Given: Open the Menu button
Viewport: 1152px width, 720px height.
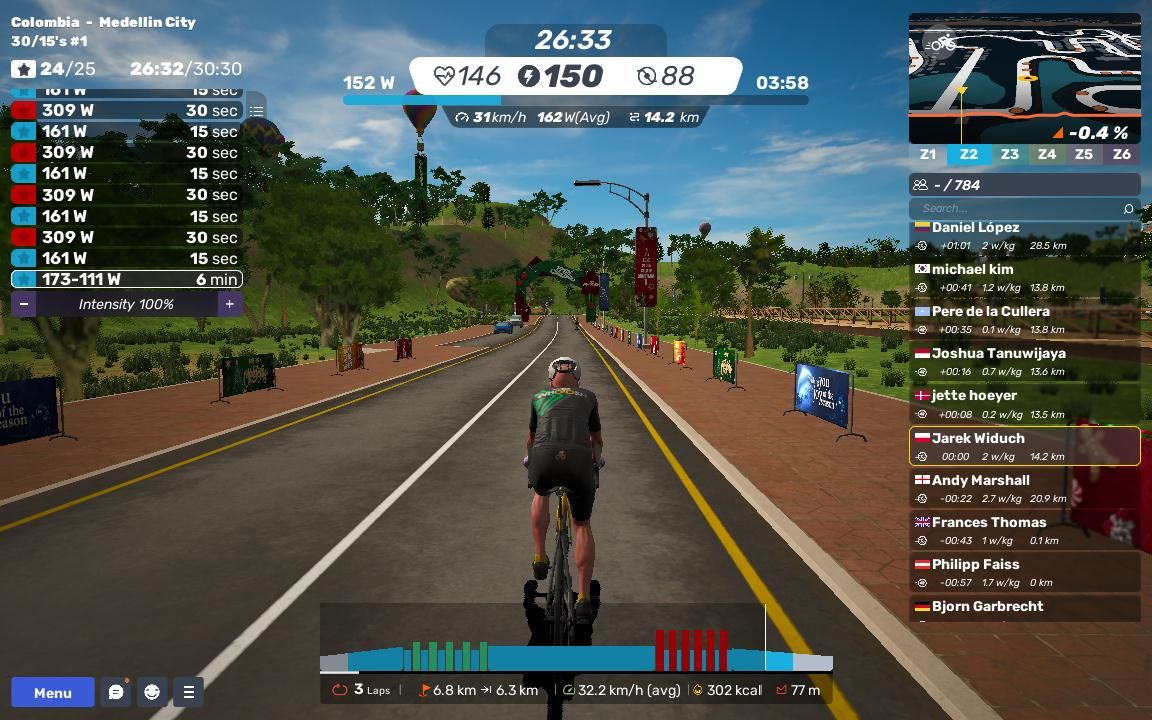Looking at the screenshot, I should tap(53, 692).
